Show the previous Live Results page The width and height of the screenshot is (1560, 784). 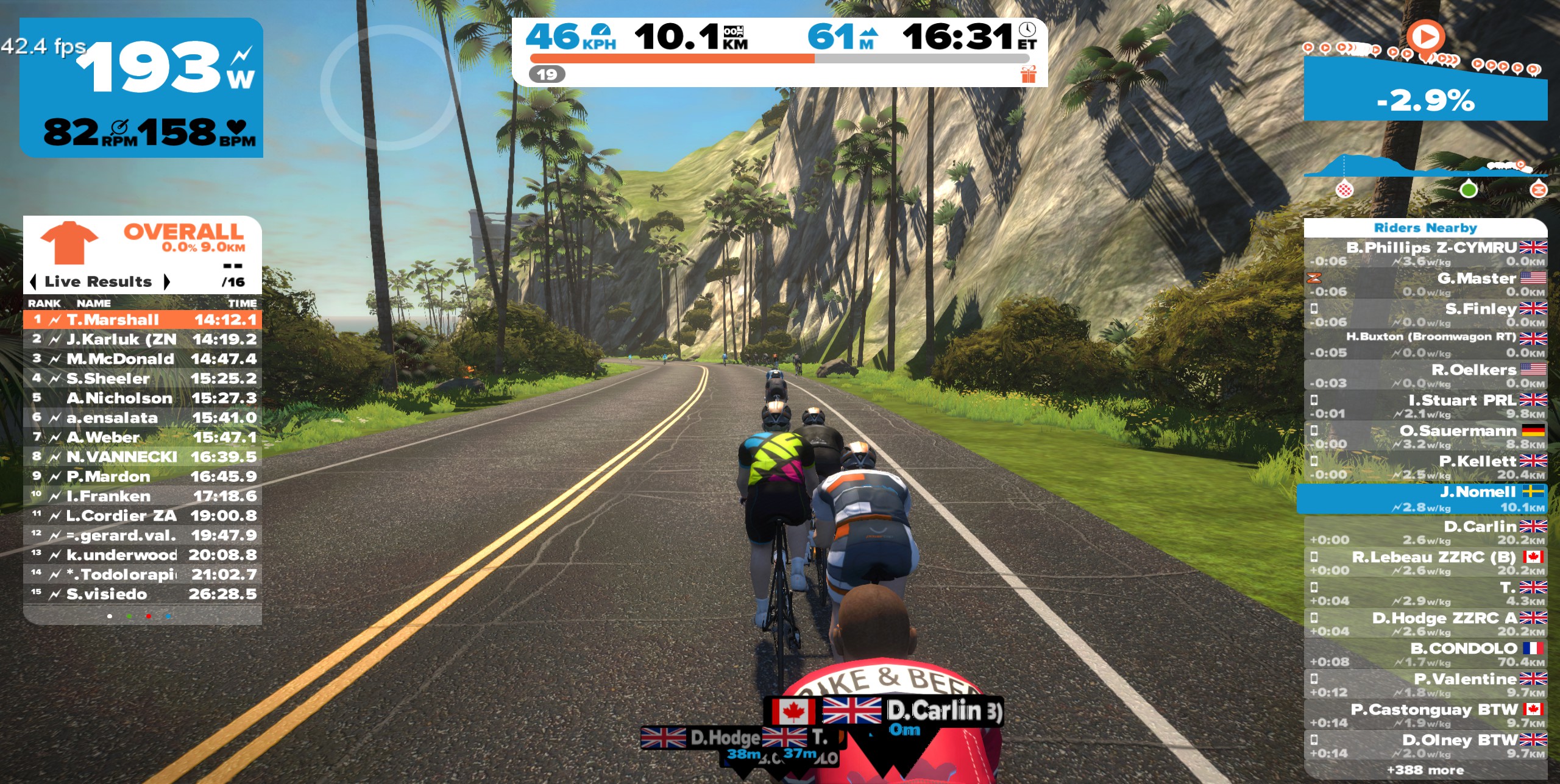tap(33, 282)
